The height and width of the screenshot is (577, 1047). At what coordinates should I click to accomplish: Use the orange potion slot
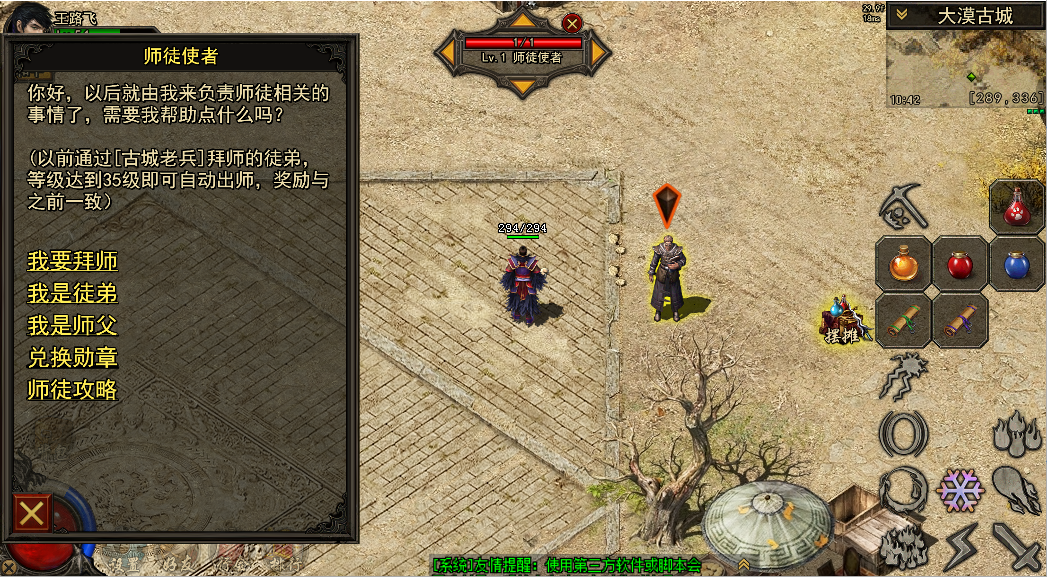(903, 265)
